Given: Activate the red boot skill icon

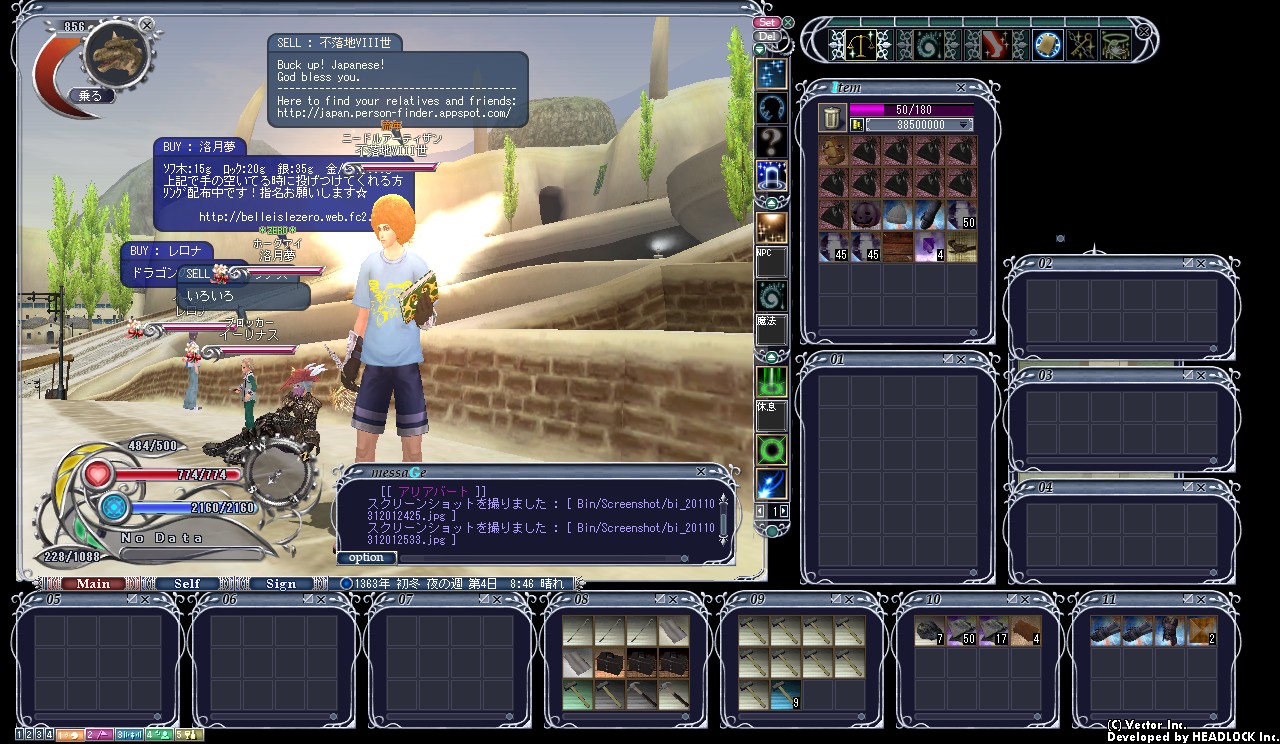Looking at the screenshot, I should click(x=995, y=45).
